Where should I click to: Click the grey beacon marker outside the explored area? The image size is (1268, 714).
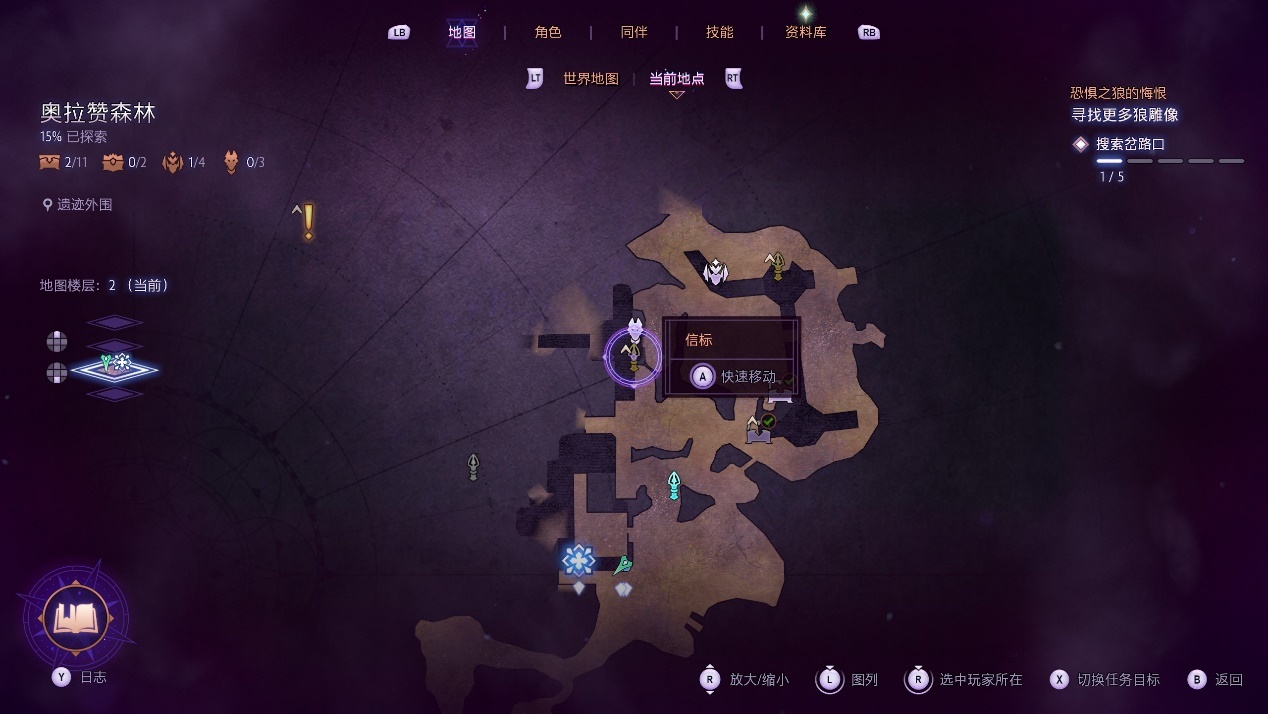click(x=473, y=466)
